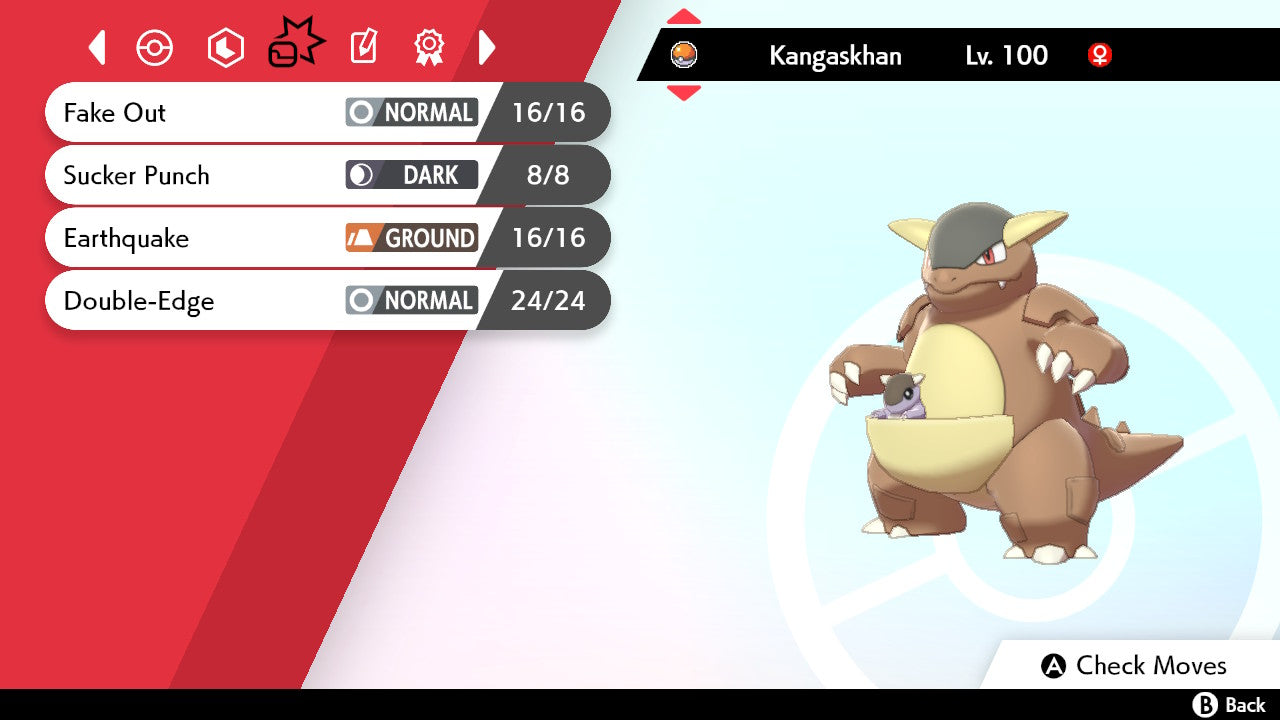
Task: Show the ribbons tab
Action: click(x=429, y=47)
